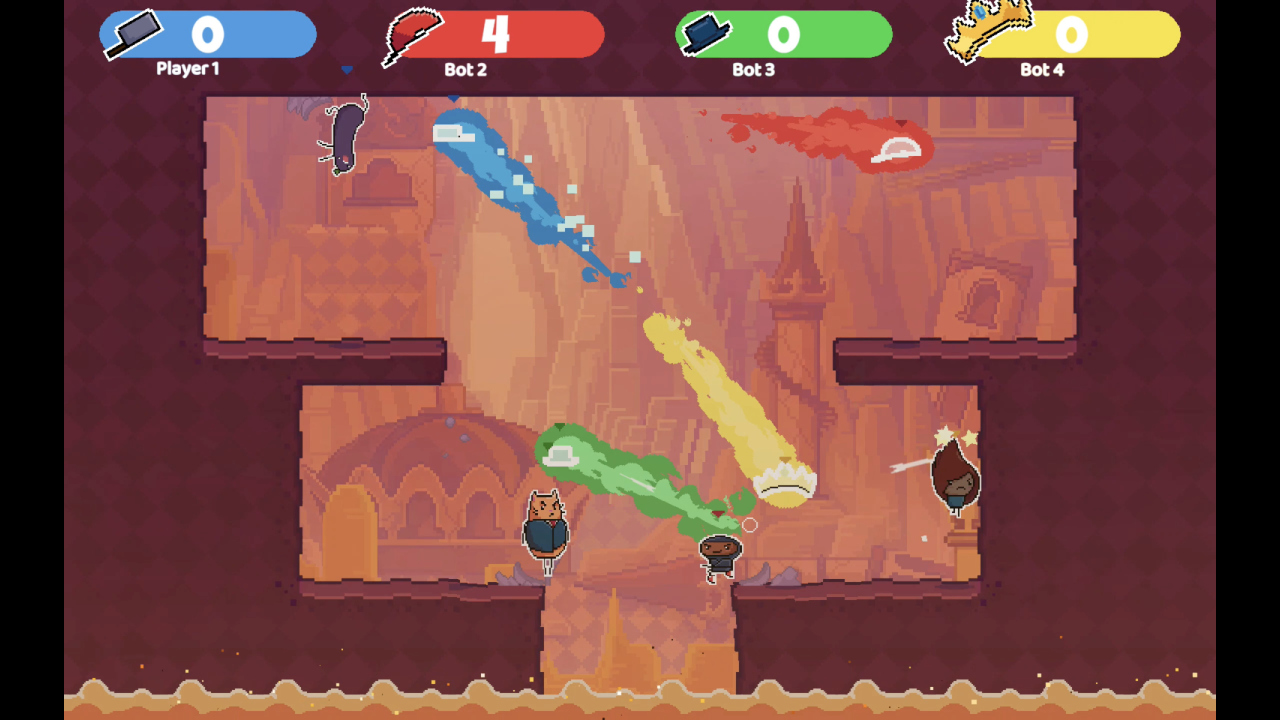Select the Bot 3 name label
Viewport: 1280px width, 720px height.
753,71
